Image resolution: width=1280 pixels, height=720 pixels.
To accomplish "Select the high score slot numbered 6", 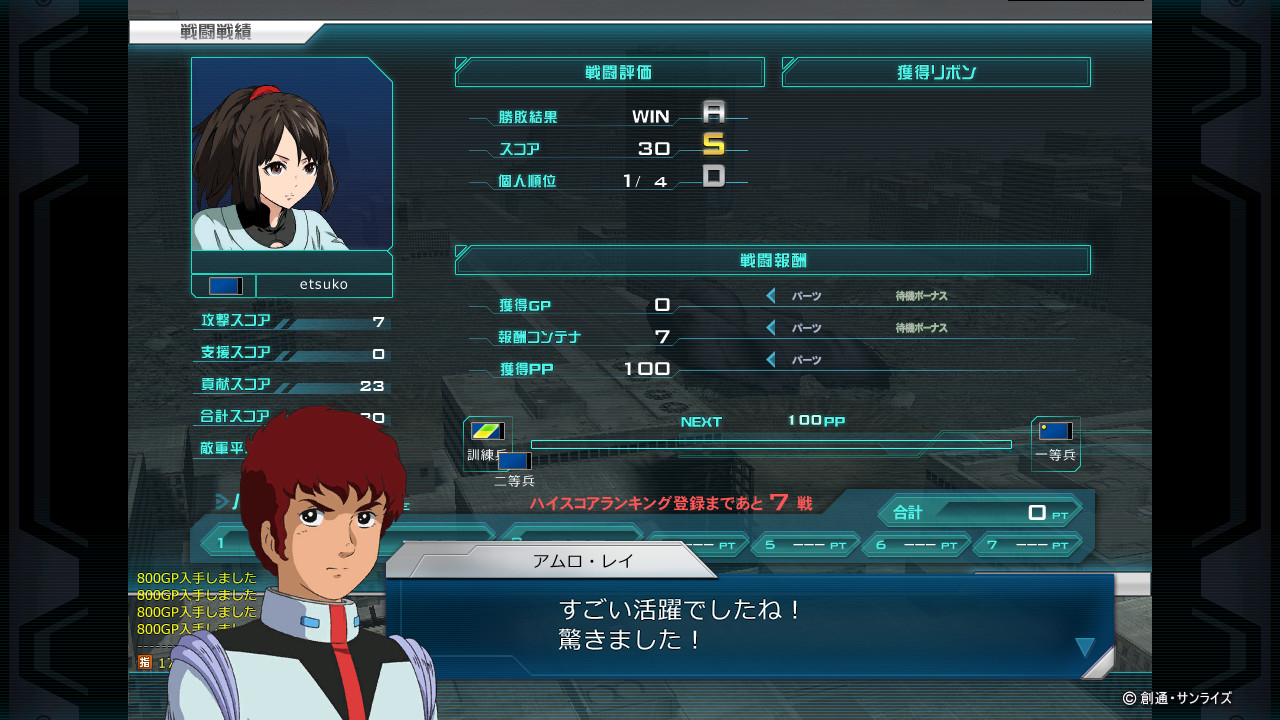I will pos(916,546).
